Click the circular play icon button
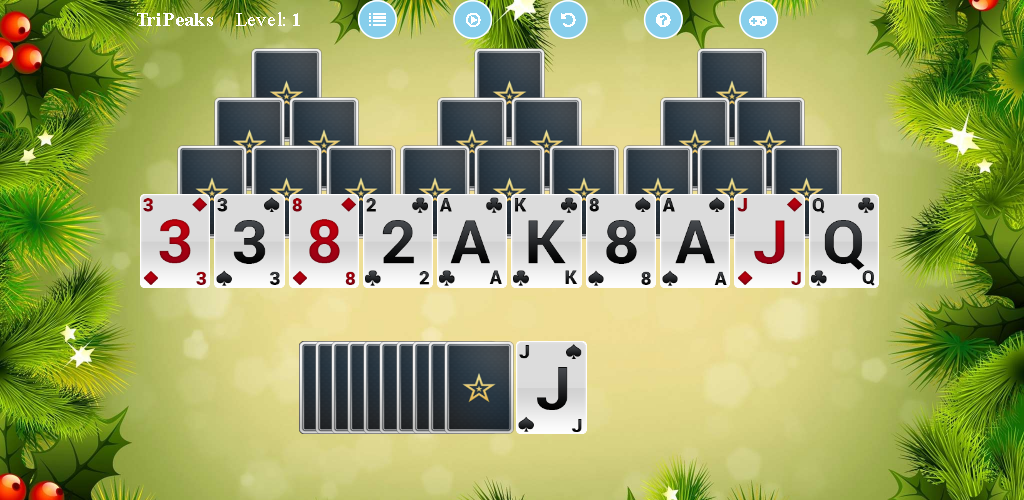Screen dimensions: 1024x500 (x=473, y=20)
